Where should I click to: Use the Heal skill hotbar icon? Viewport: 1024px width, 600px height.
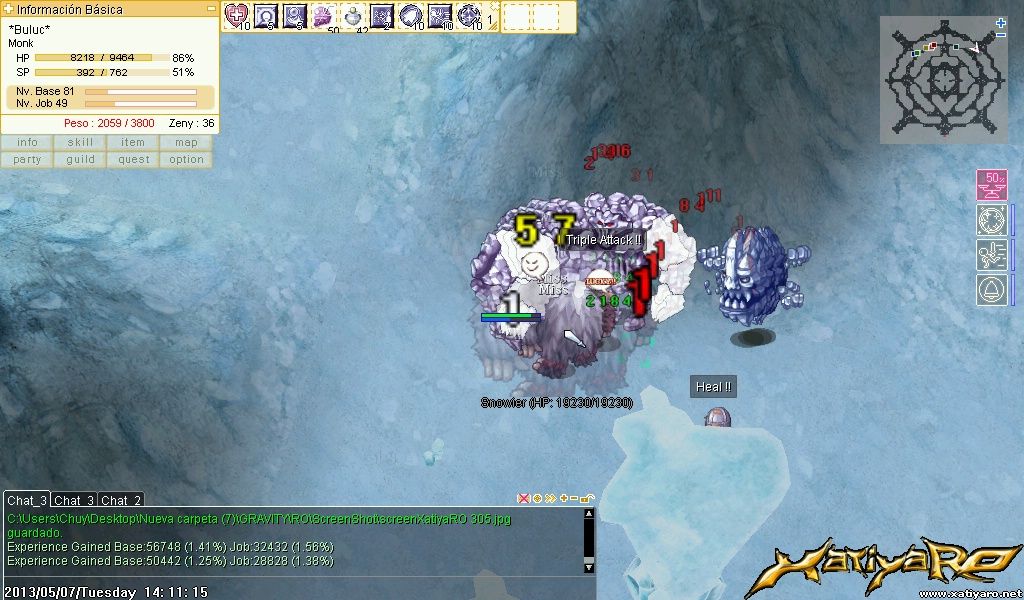(236, 15)
